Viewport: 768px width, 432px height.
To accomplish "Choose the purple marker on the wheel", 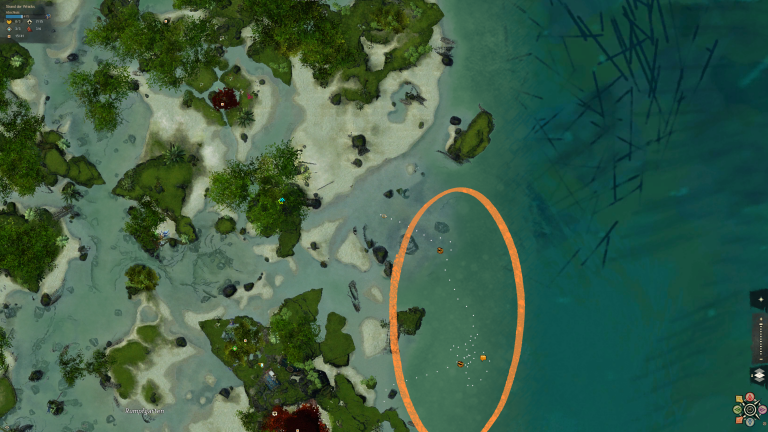I will click(762, 410).
